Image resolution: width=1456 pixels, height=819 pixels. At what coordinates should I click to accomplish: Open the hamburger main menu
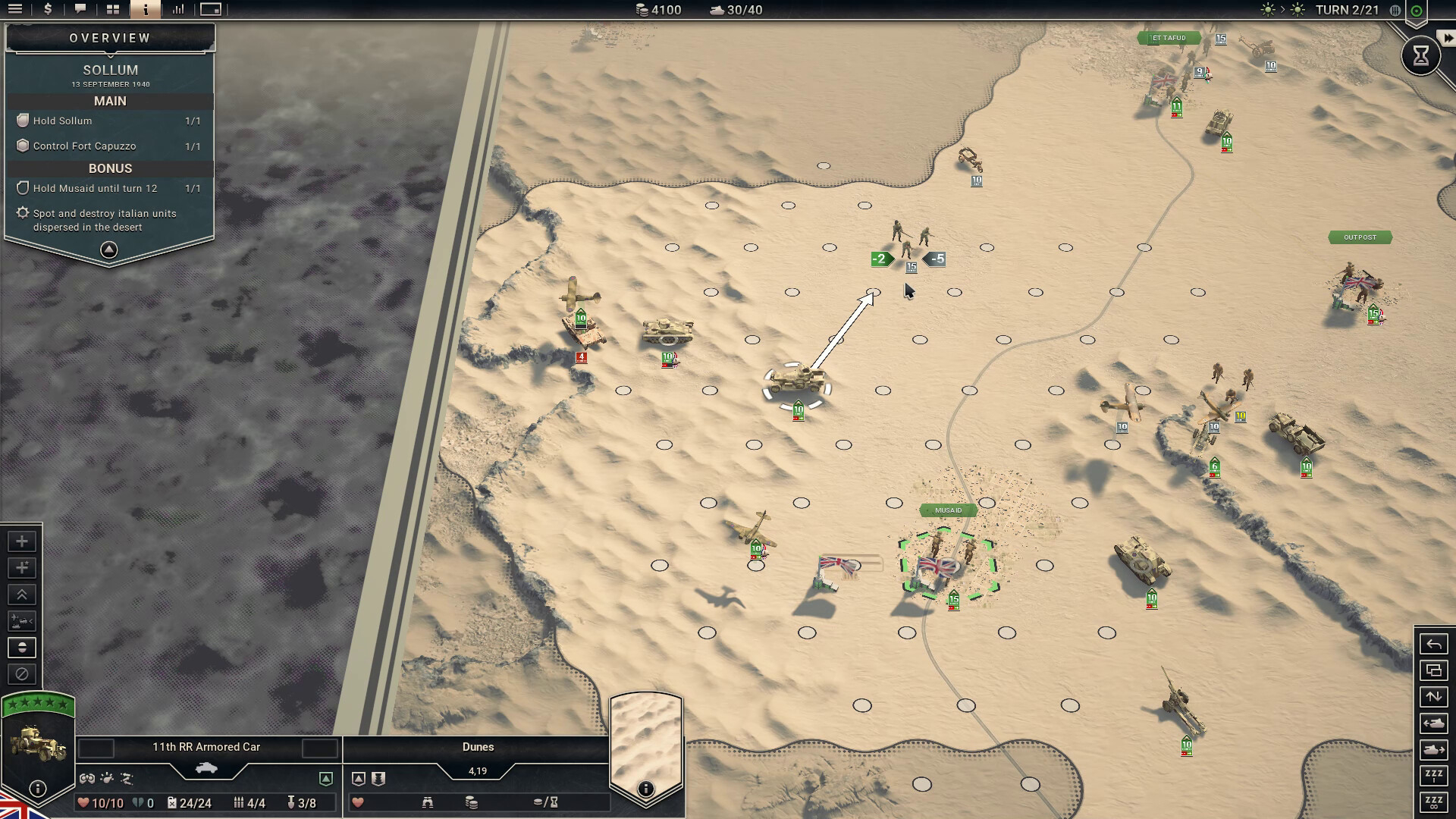14,10
